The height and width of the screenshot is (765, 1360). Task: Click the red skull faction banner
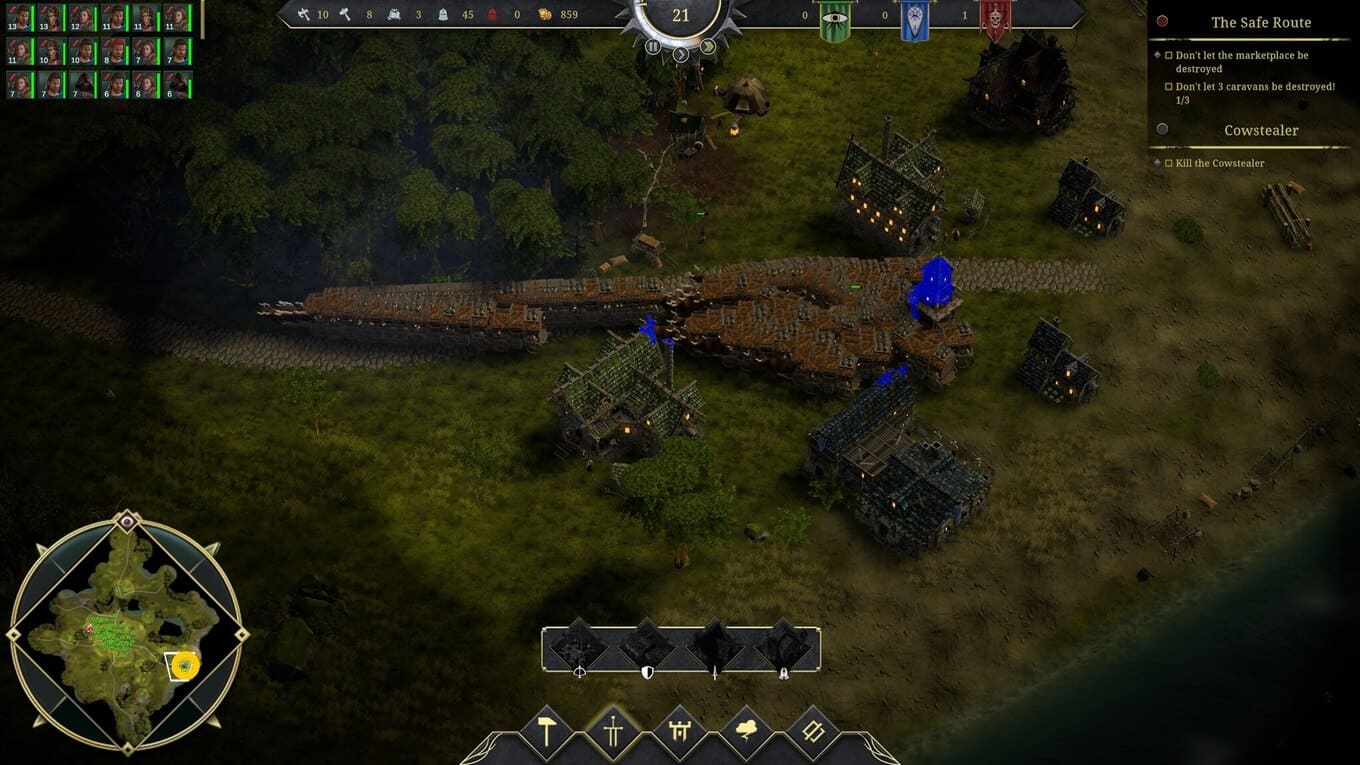994,20
